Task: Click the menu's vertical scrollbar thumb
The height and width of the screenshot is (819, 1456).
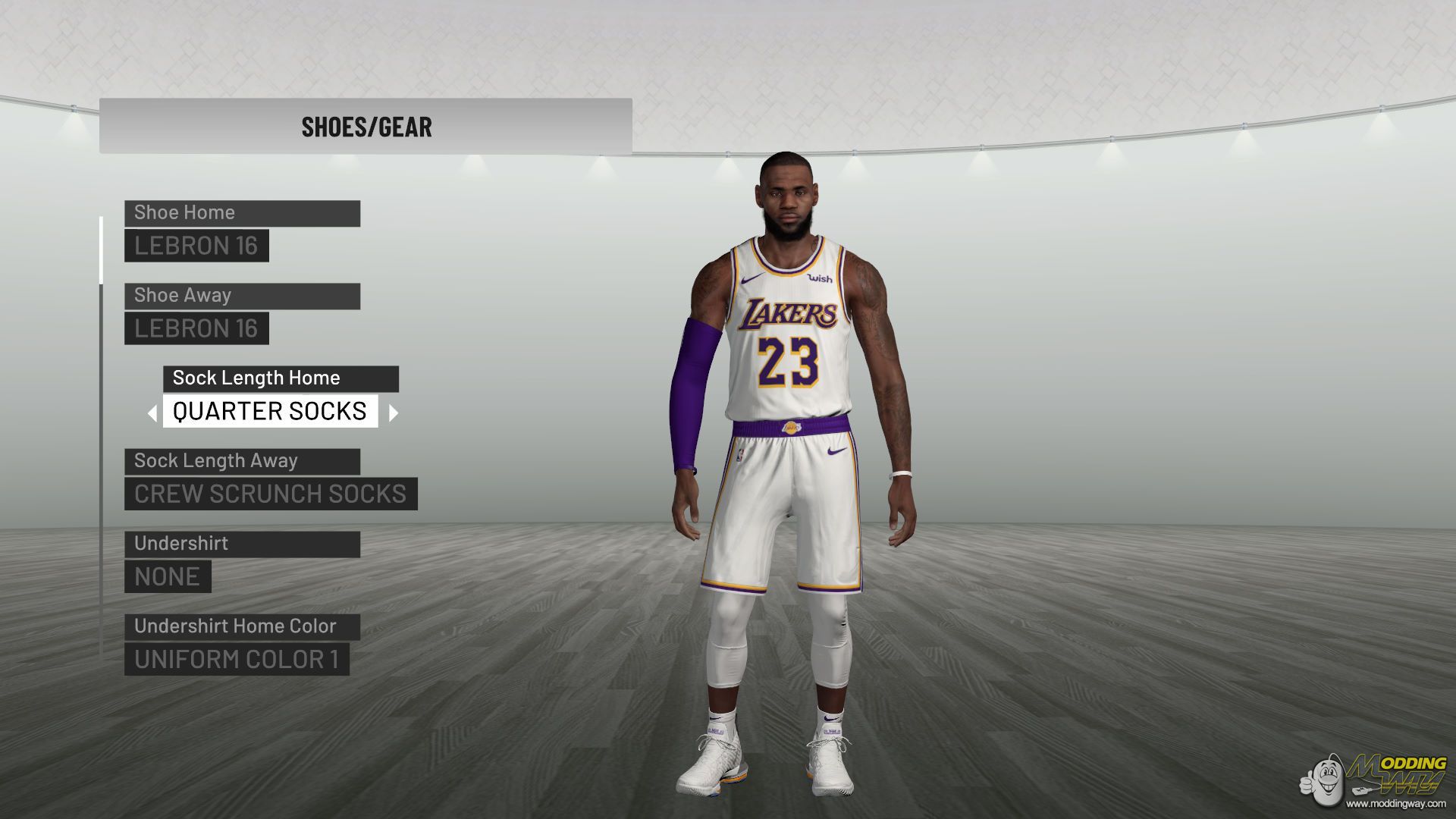Action: (101, 249)
